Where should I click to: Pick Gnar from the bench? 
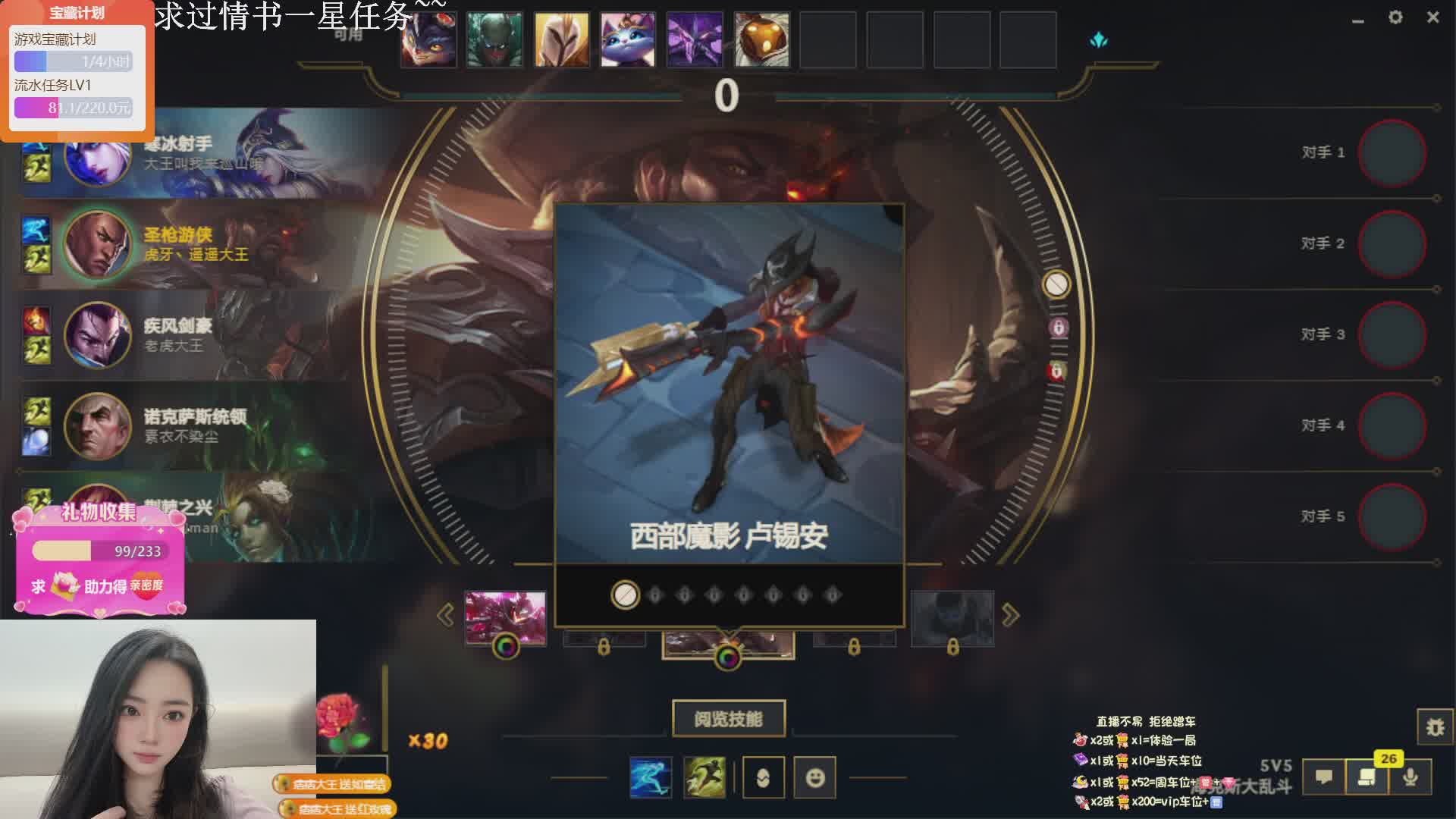[x=428, y=39]
